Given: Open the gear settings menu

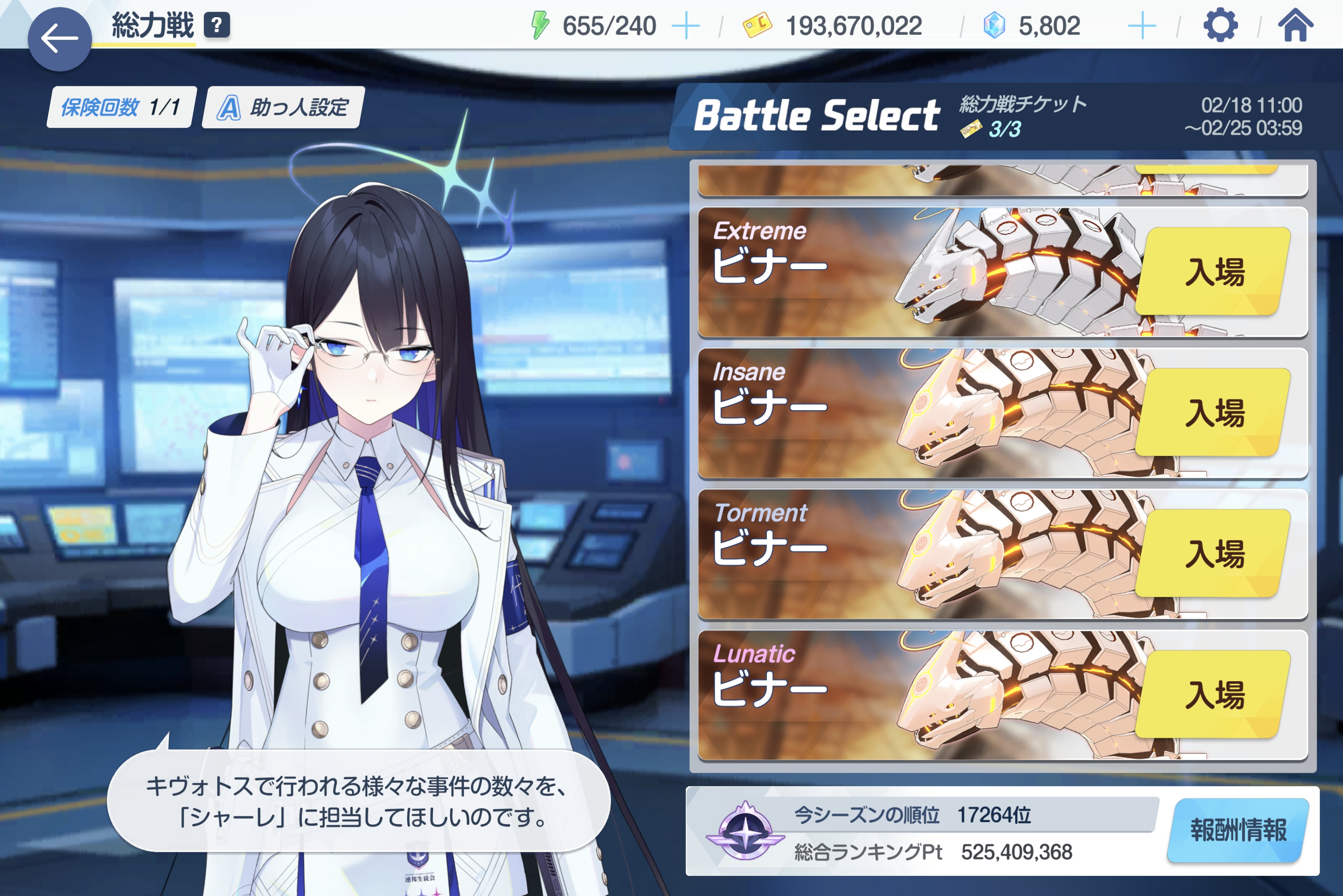Looking at the screenshot, I should point(1220,26).
